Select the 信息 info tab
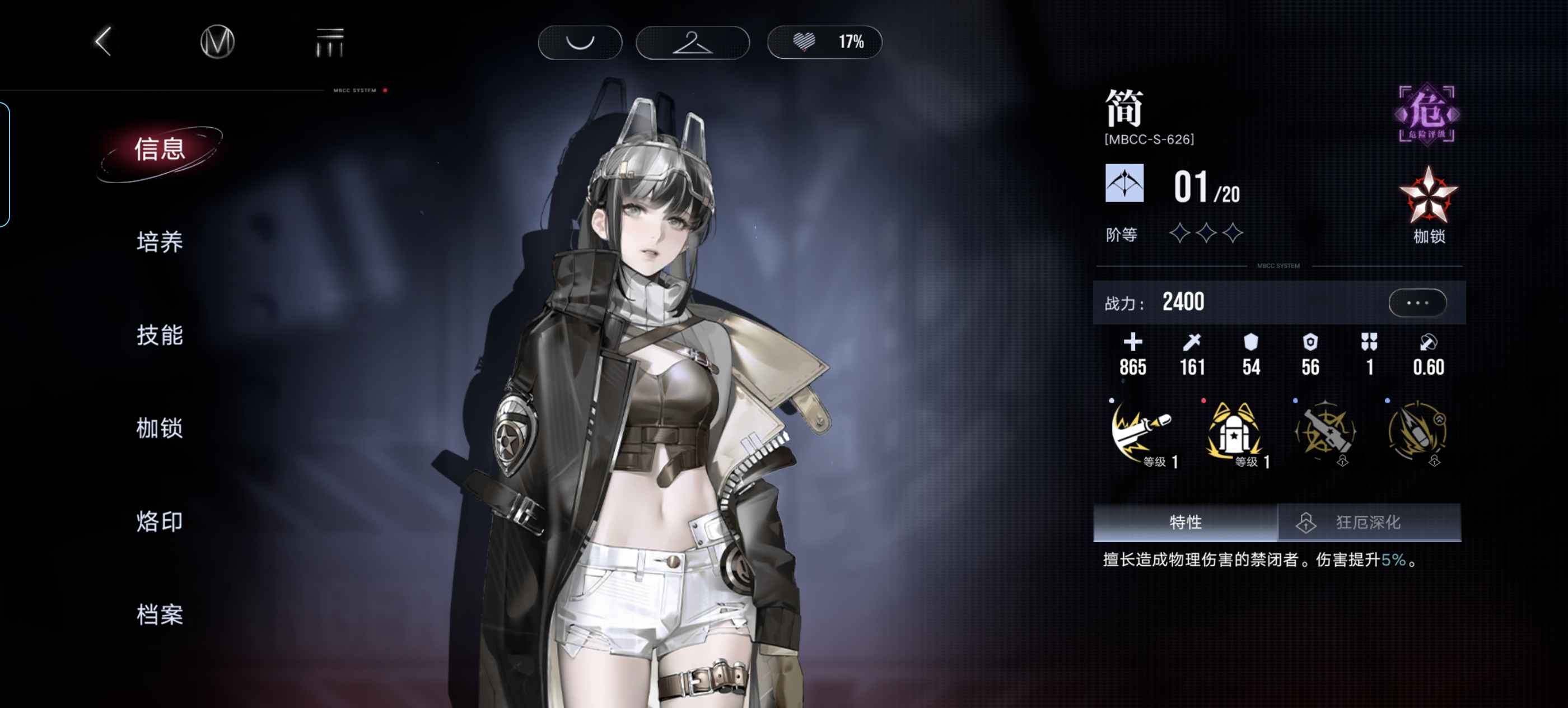1568x708 pixels. (160, 150)
